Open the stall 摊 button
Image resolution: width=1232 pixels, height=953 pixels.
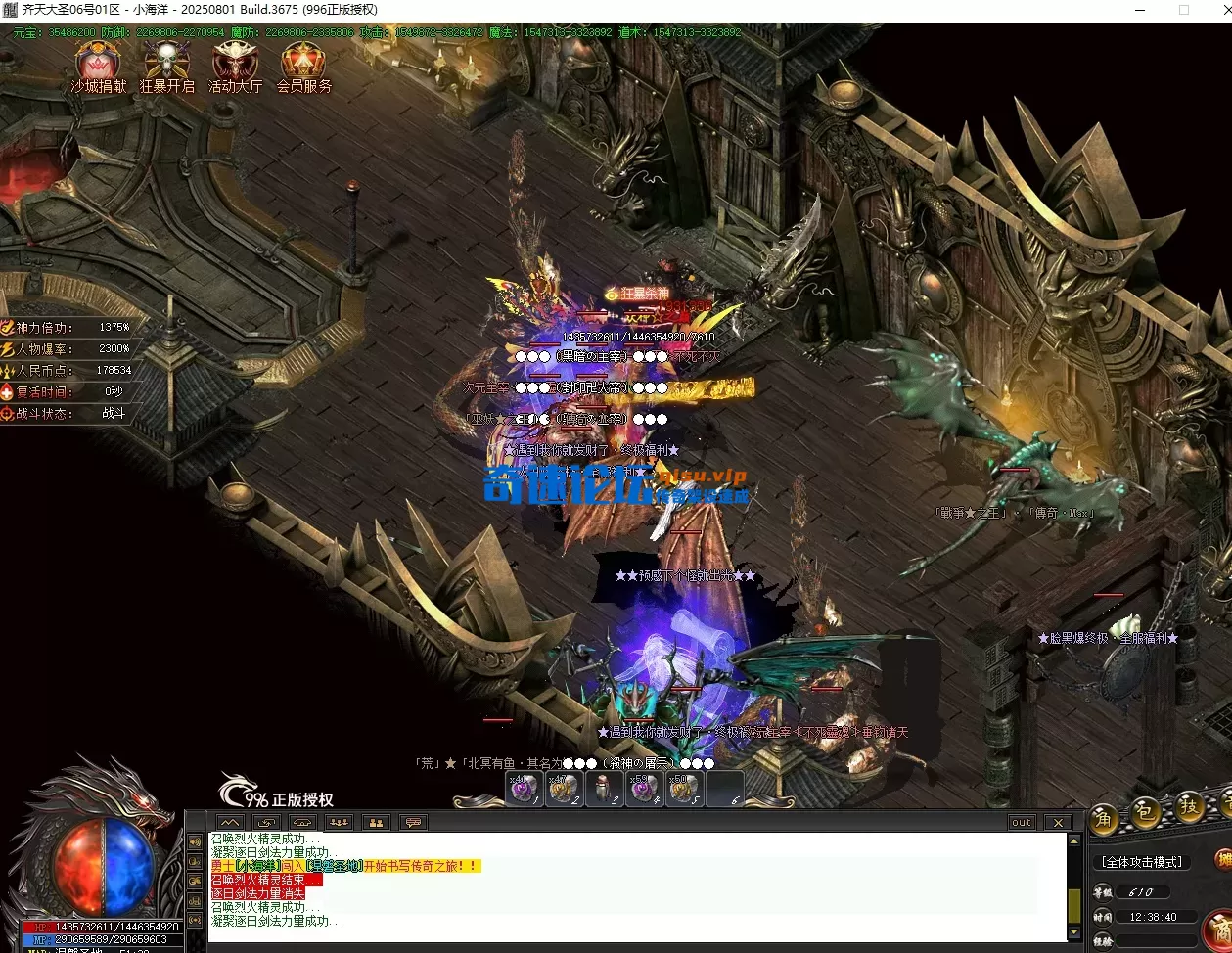1223,860
